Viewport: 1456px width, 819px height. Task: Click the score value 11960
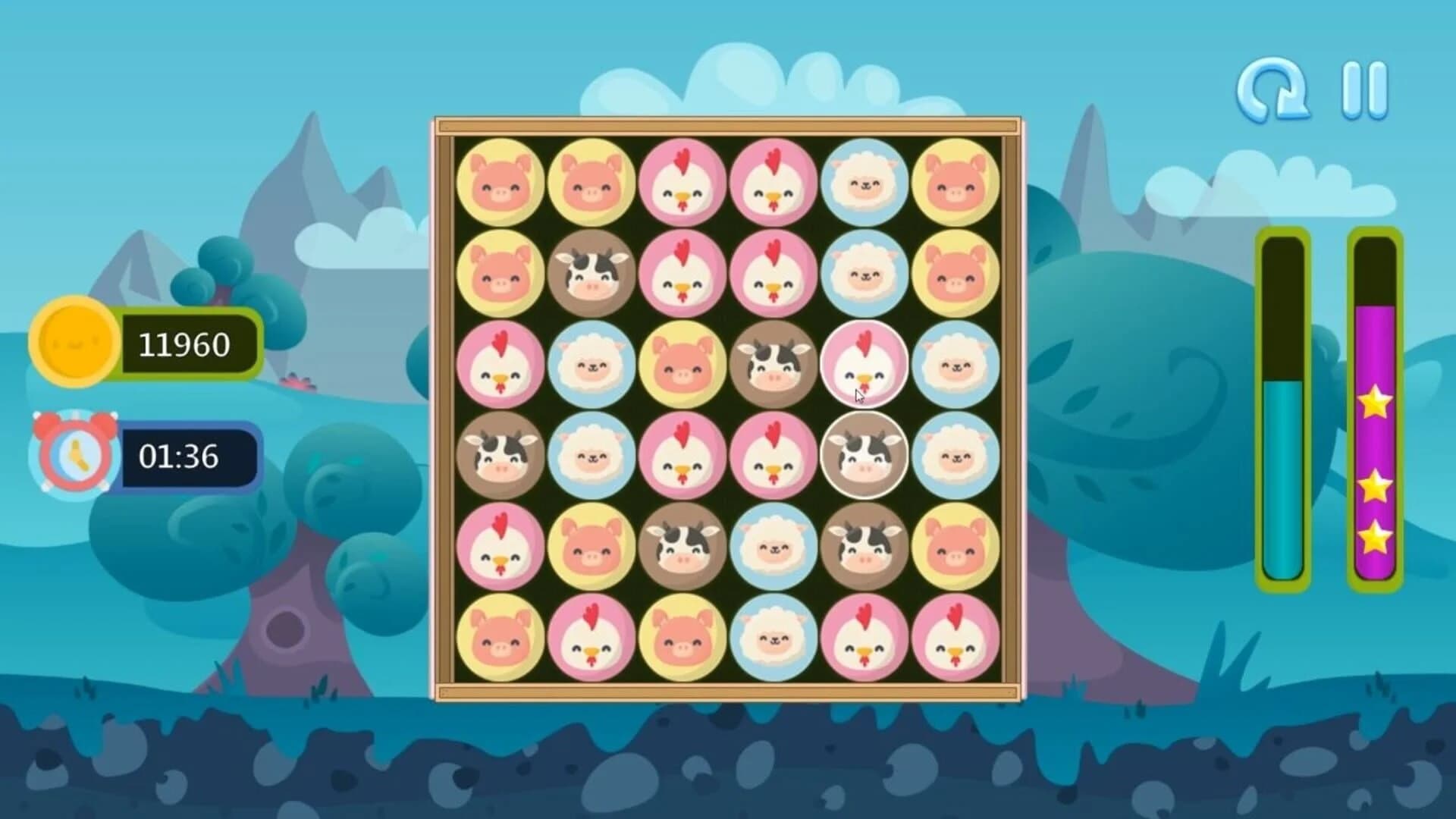click(x=184, y=343)
